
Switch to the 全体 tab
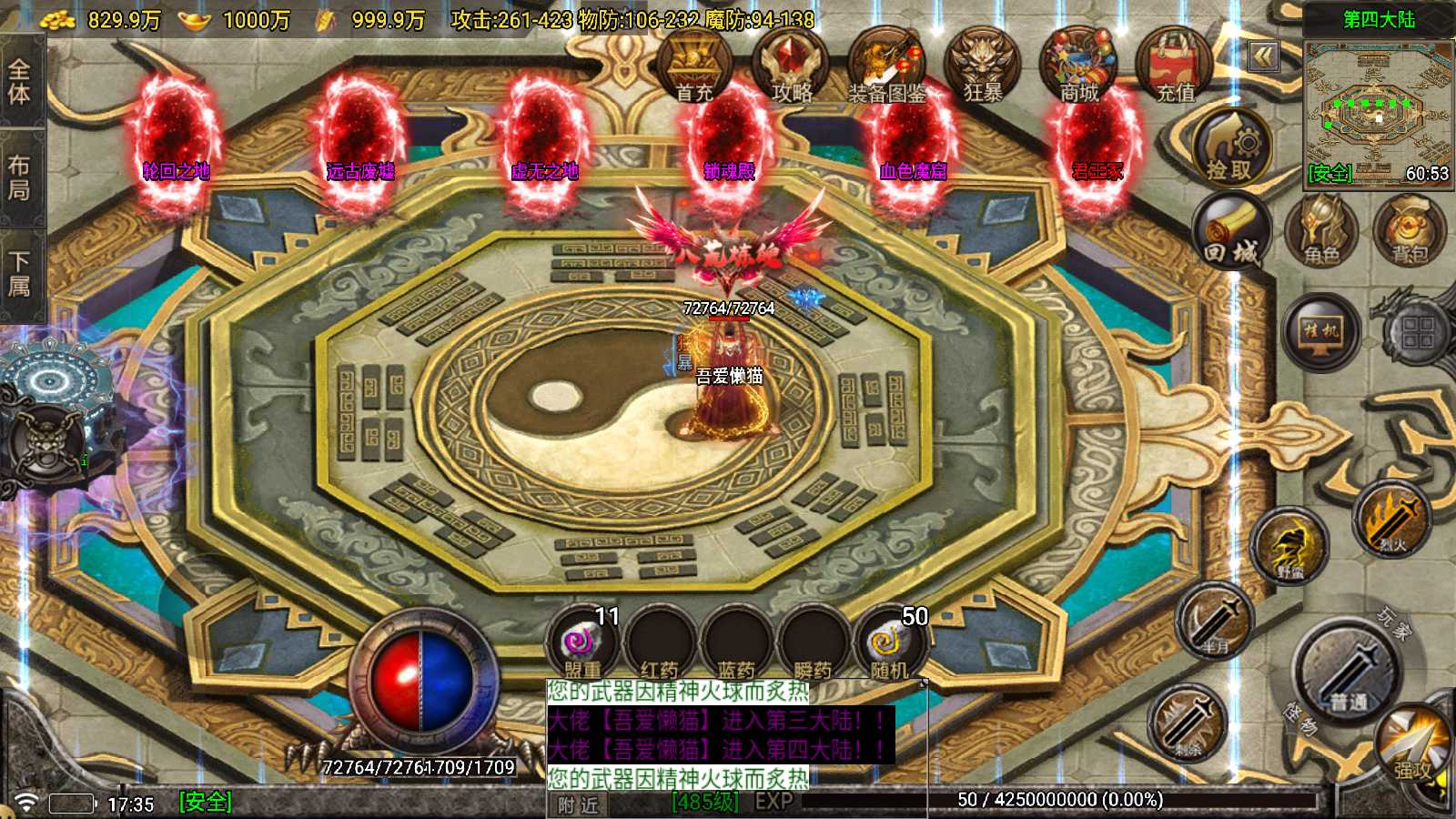pyautogui.click(x=20, y=82)
